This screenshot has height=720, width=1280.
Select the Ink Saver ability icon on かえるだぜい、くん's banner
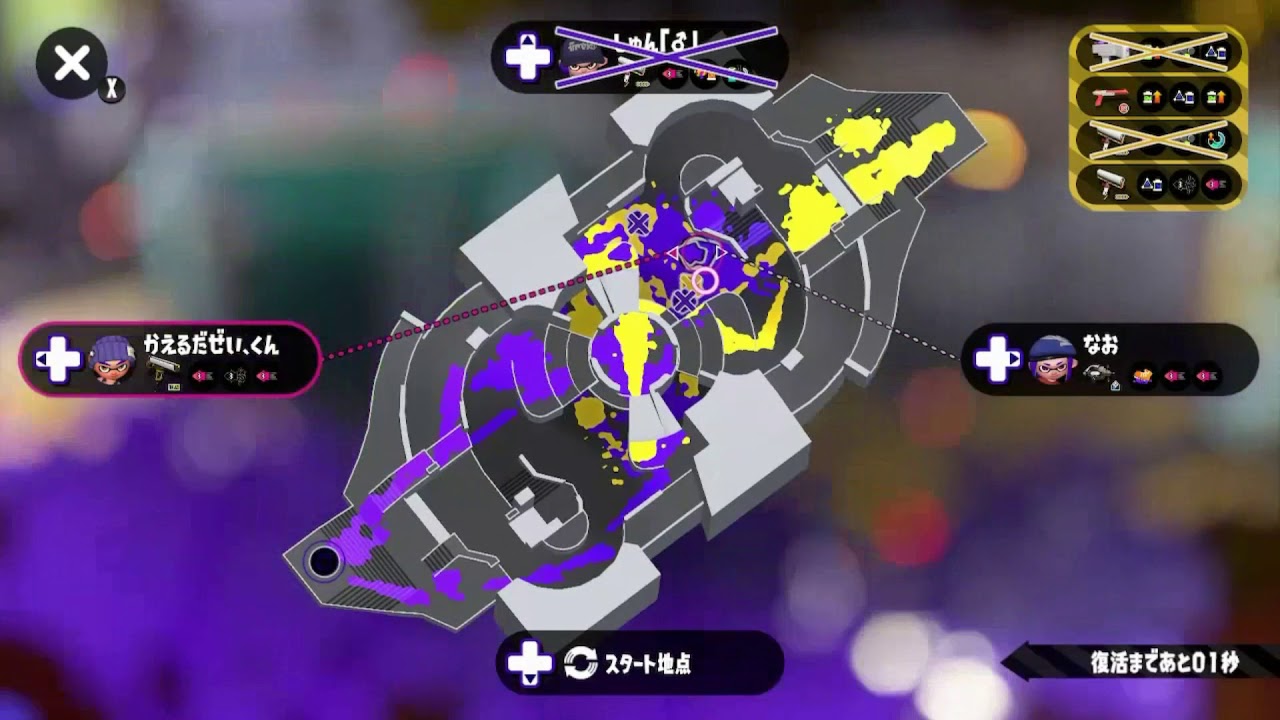(x=204, y=374)
